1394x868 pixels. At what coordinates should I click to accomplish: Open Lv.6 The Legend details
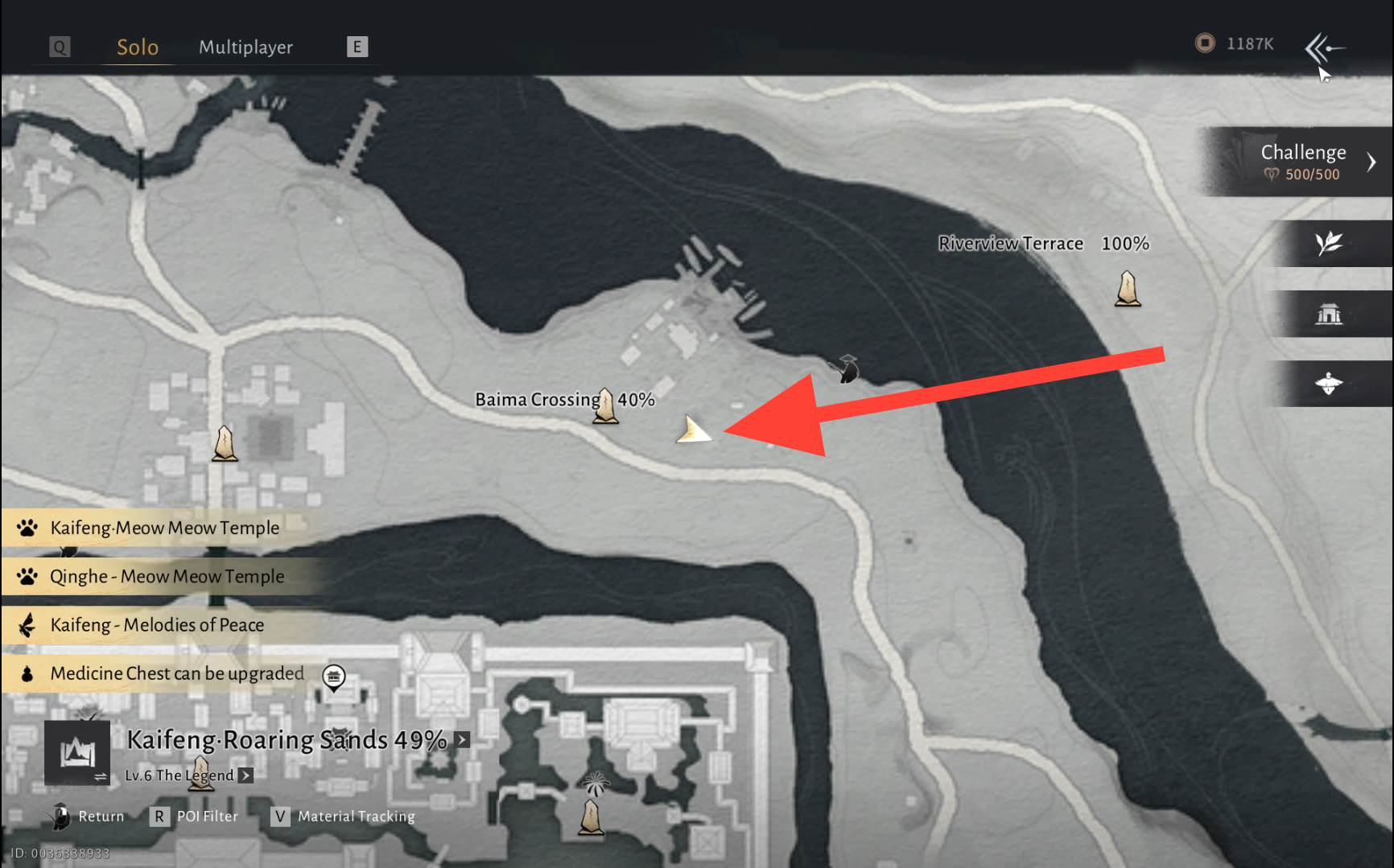245,775
